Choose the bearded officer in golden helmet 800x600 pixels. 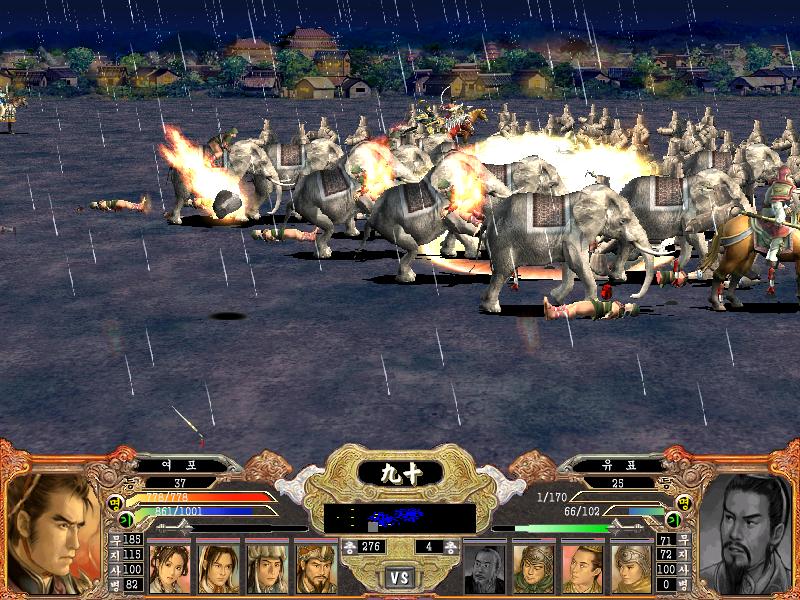coord(315,568)
